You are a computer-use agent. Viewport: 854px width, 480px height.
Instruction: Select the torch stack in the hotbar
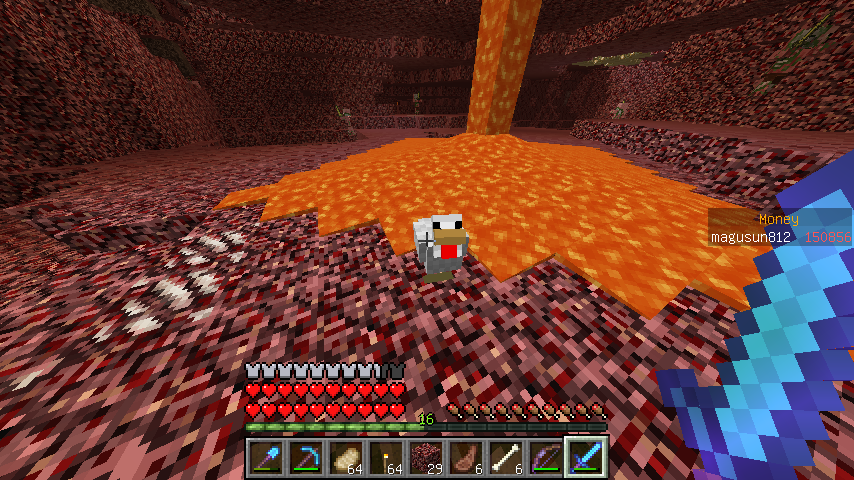386,458
